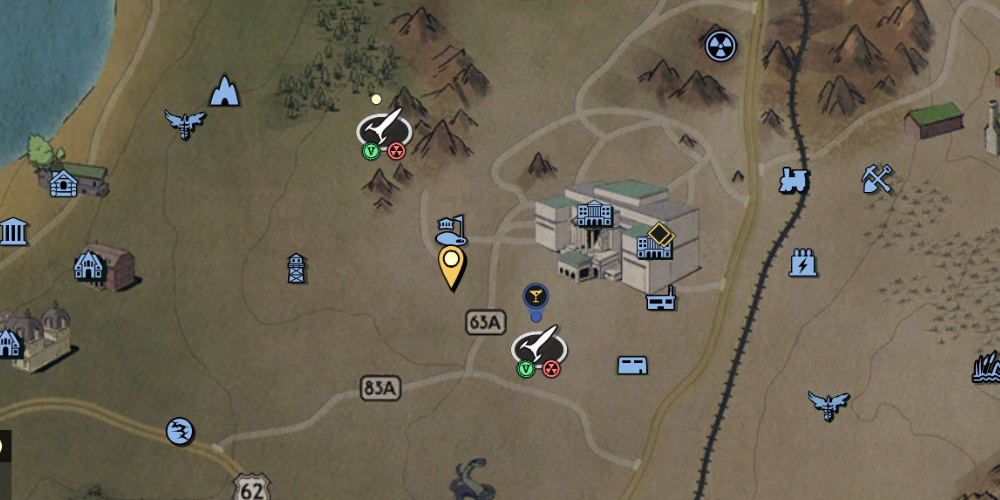Choose the factory icon marker
The width and height of the screenshot is (1000, 500).
[x=660, y=298]
